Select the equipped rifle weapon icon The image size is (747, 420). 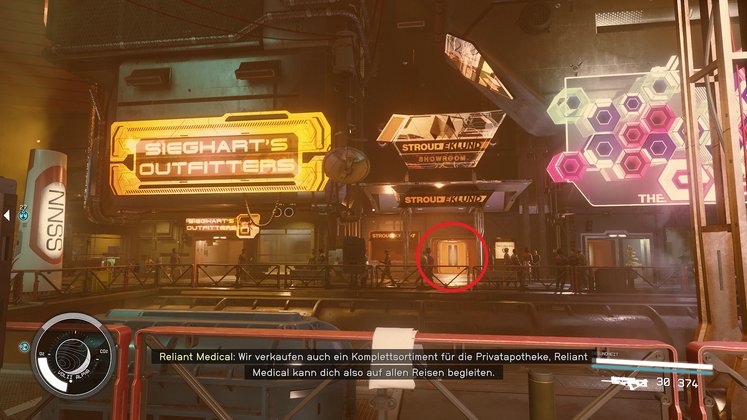tap(616, 381)
